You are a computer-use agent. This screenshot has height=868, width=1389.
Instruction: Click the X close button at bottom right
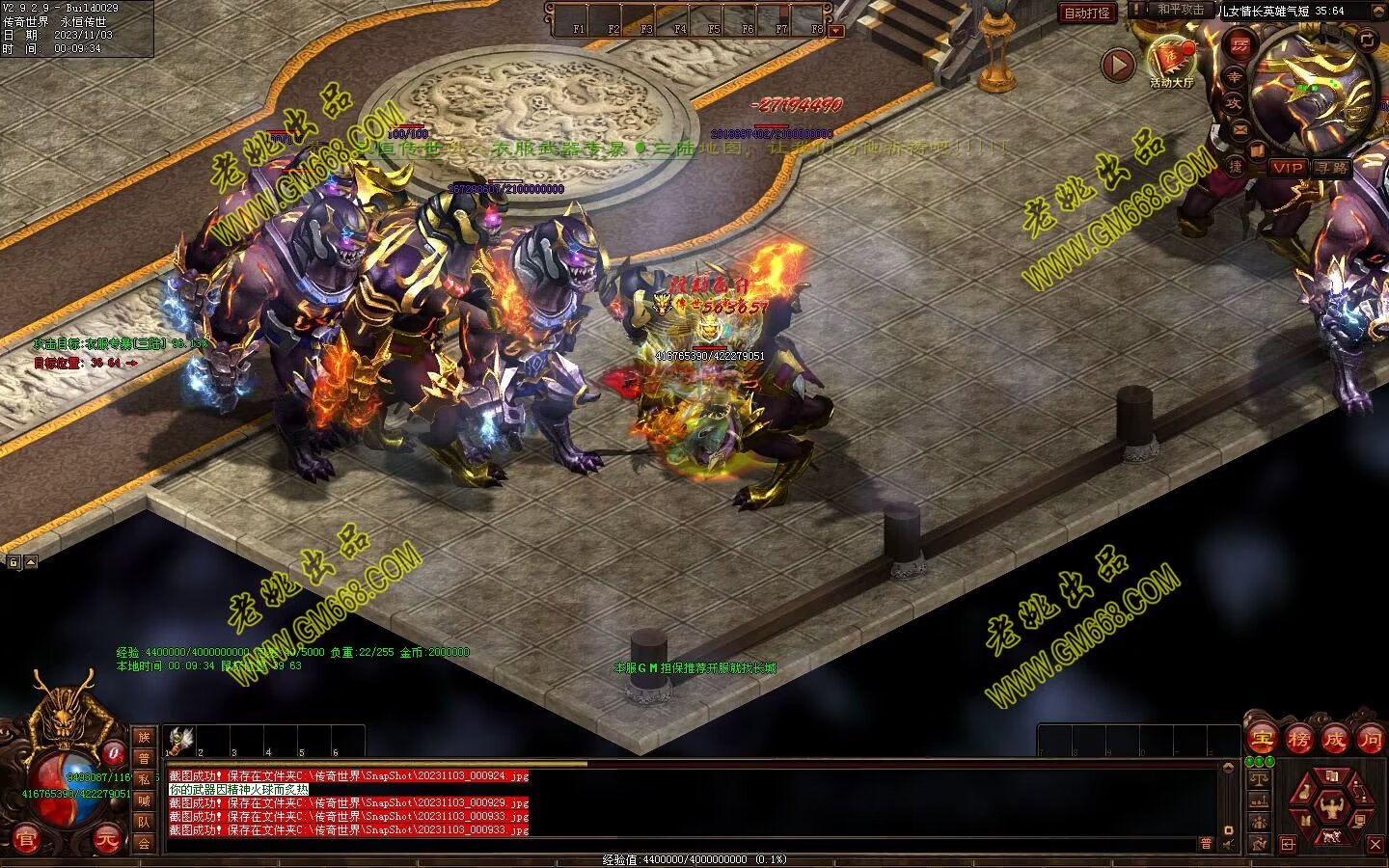click(x=1375, y=845)
